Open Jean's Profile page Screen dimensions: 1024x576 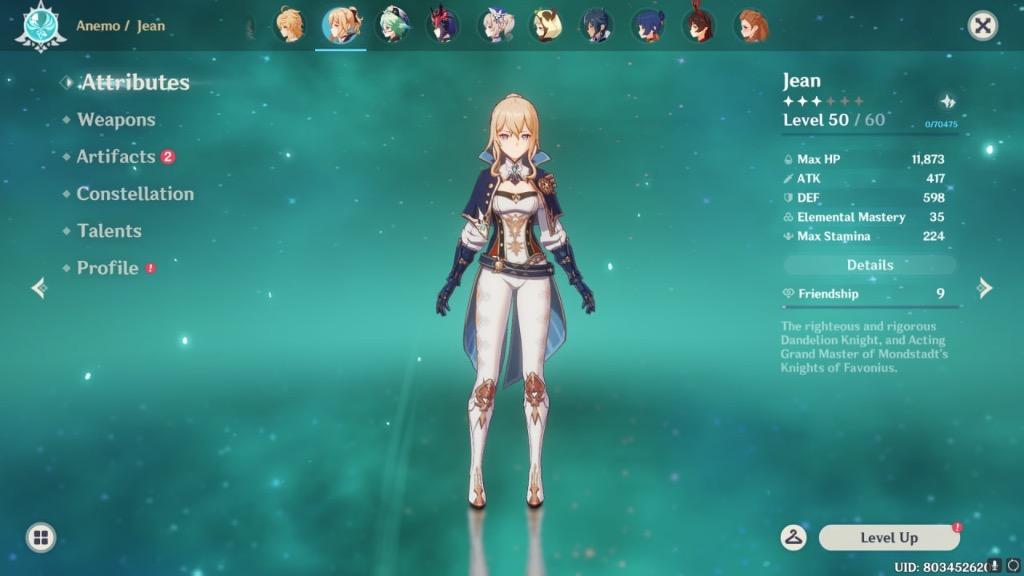[x=107, y=268]
